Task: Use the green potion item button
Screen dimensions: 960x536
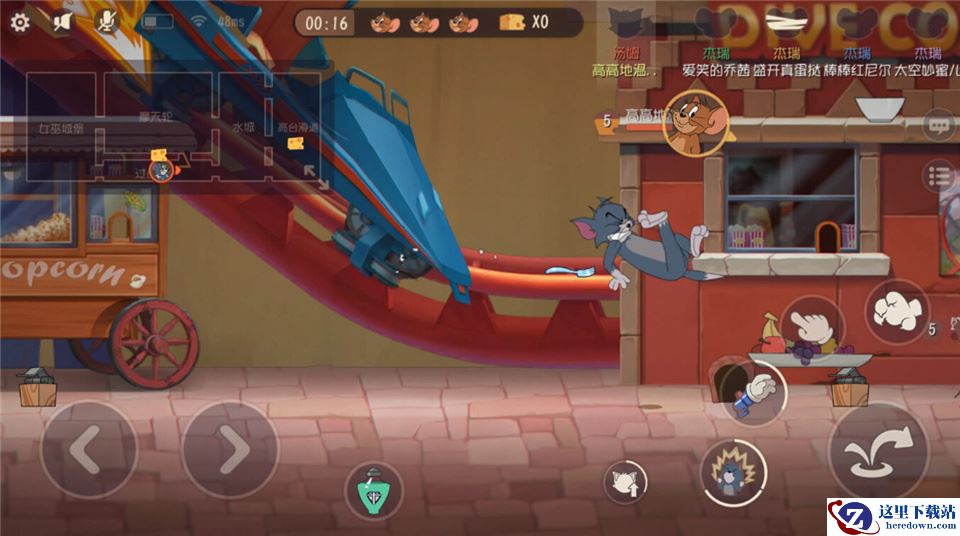Action: [x=374, y=491]
